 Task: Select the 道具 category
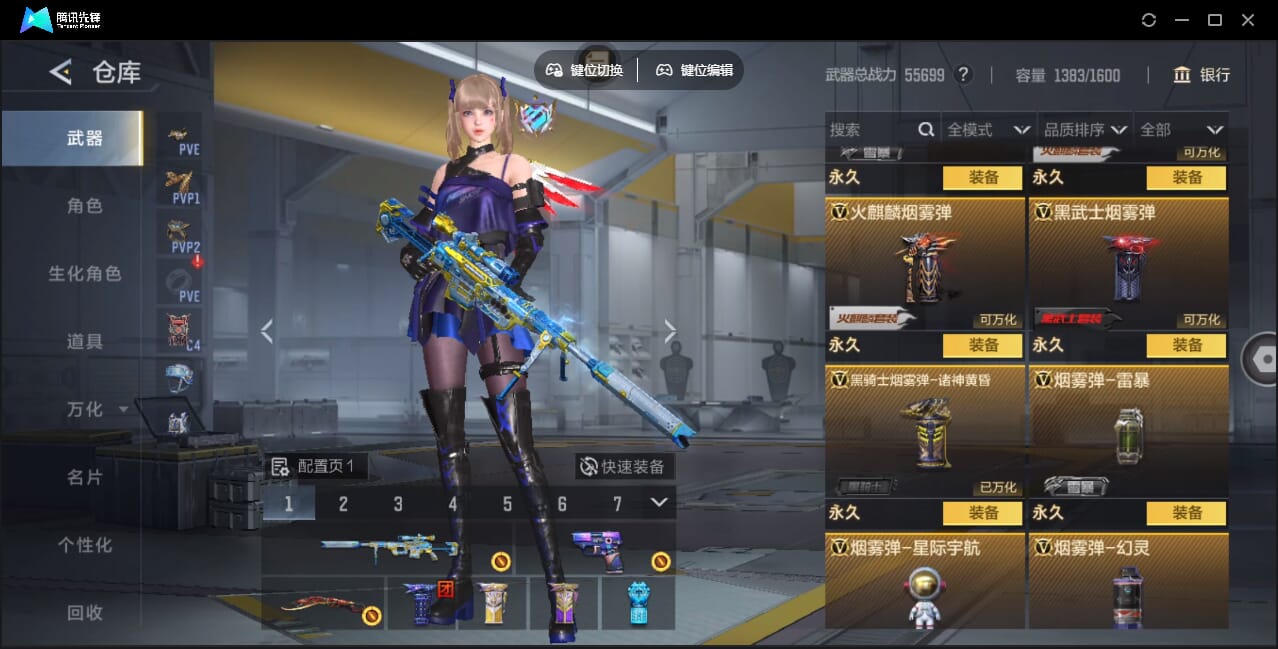click(84, 342)
